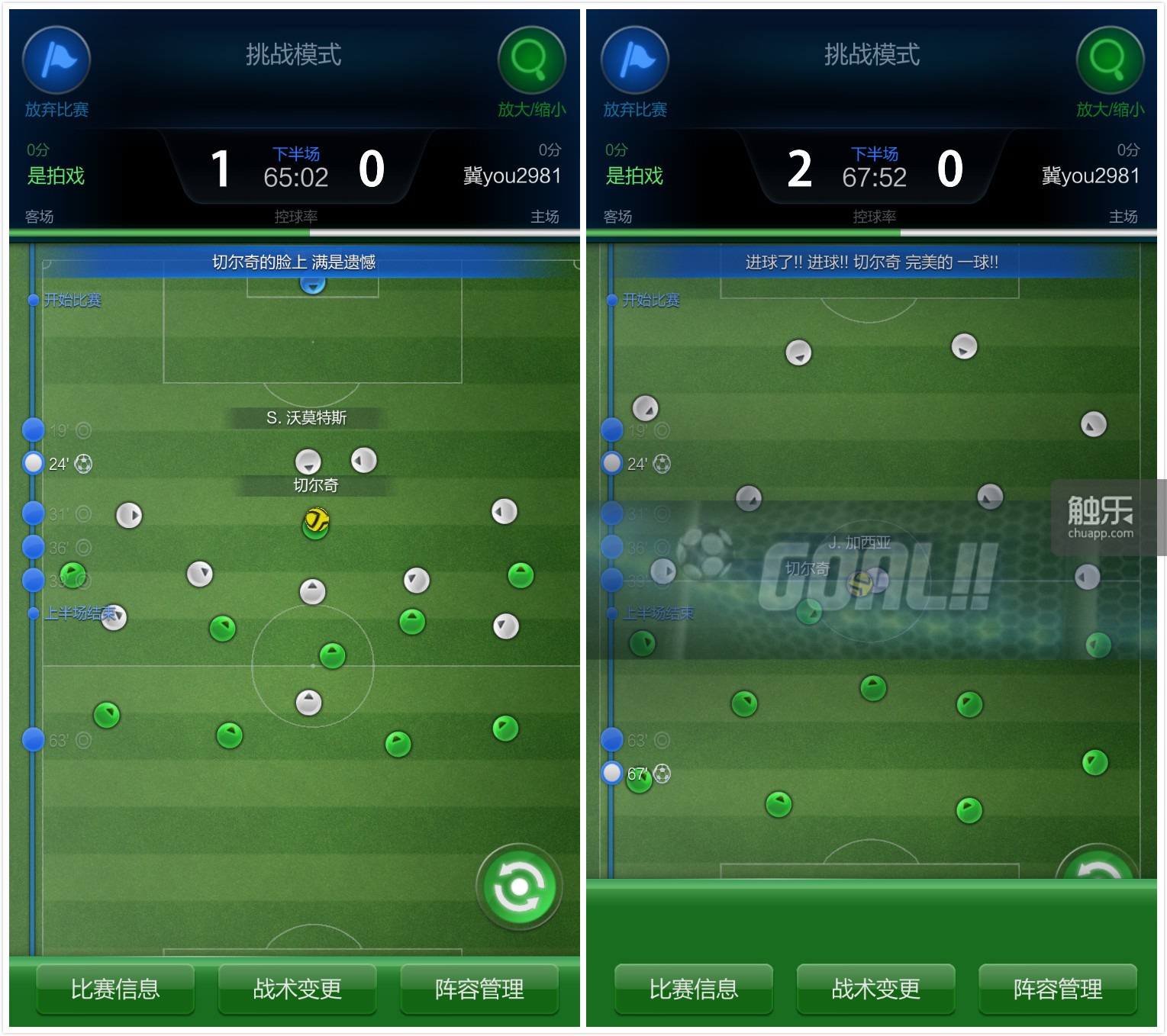
Task: Click the 63' event dot on the match timeline
Action: (32, 738)
